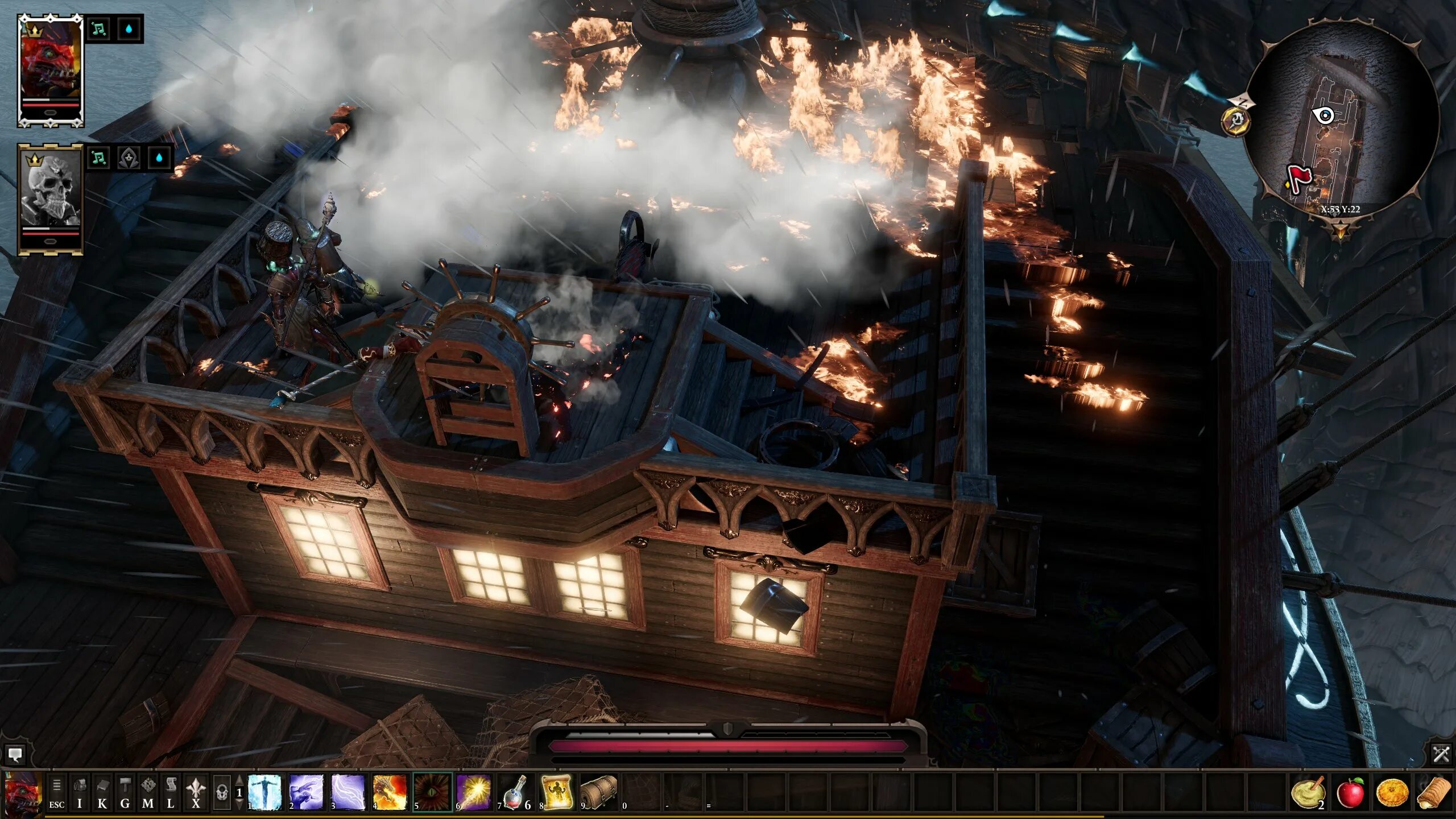The image size is (1456, 819).
Task: Select the bedroll in the hotbar
Action: coord(599,792)
